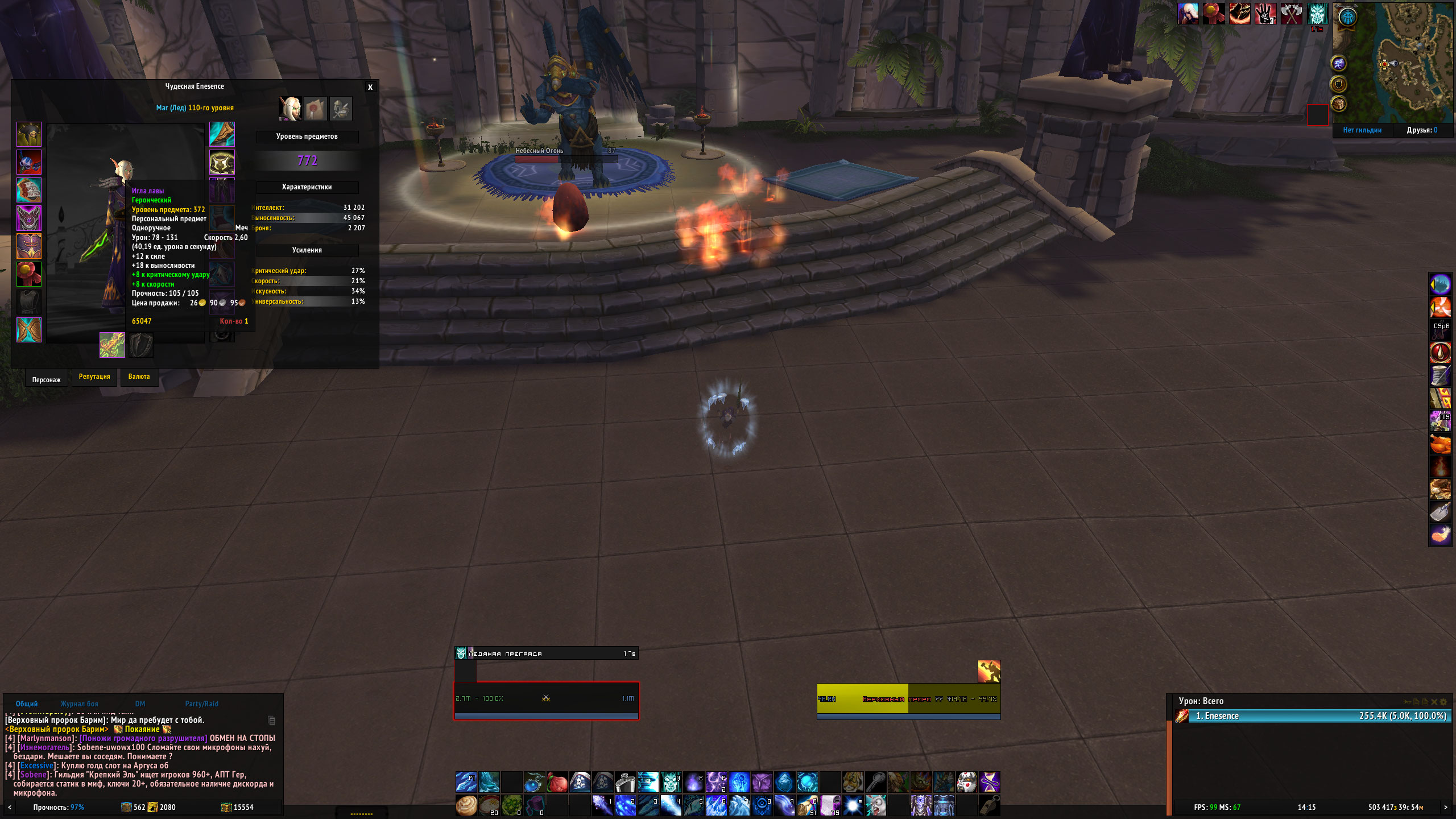
Task: Use the hourglass ability on action bar
Action: (x=989, y=783)
